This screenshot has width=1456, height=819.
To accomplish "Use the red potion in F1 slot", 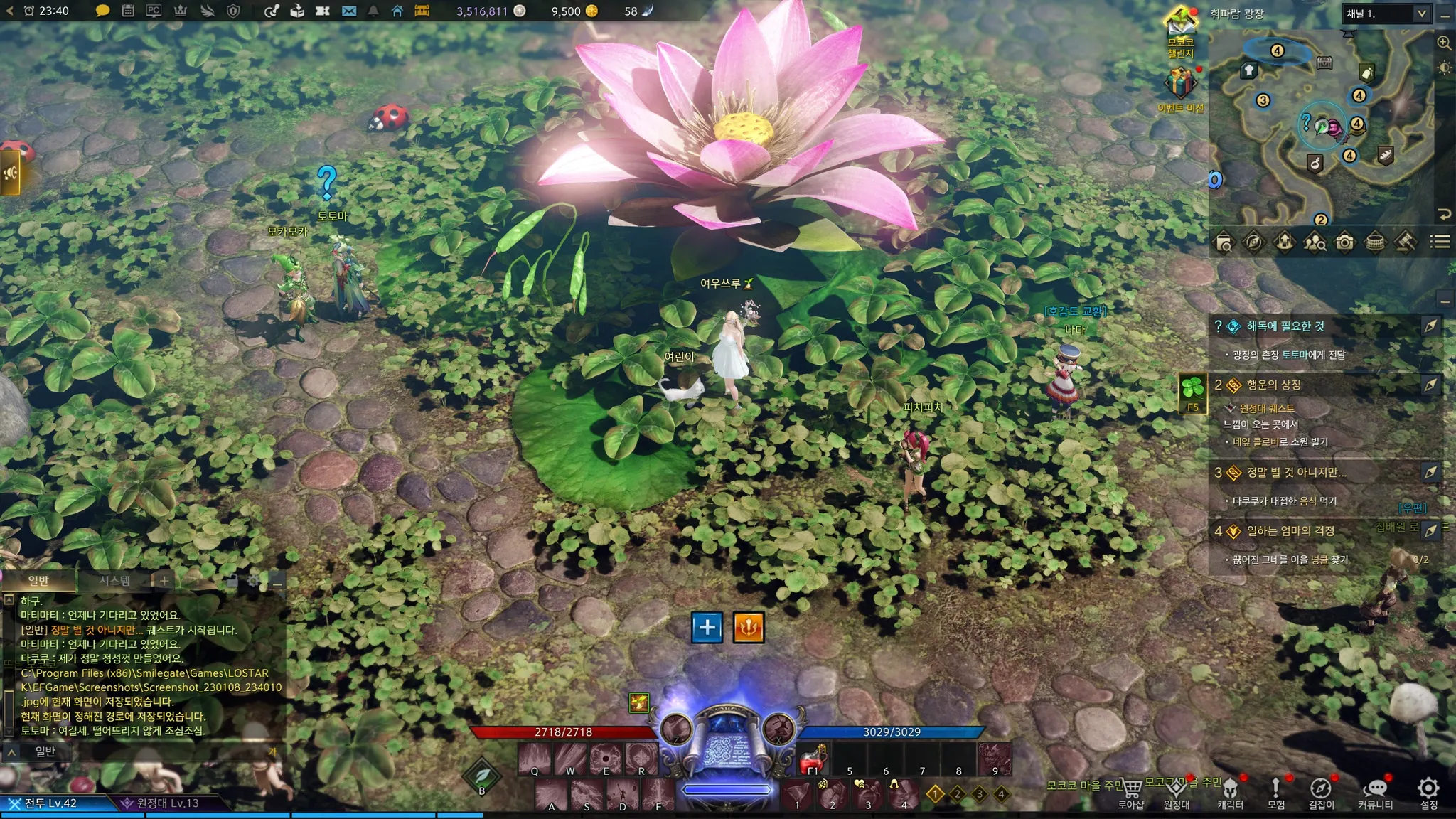I will 813,760.
